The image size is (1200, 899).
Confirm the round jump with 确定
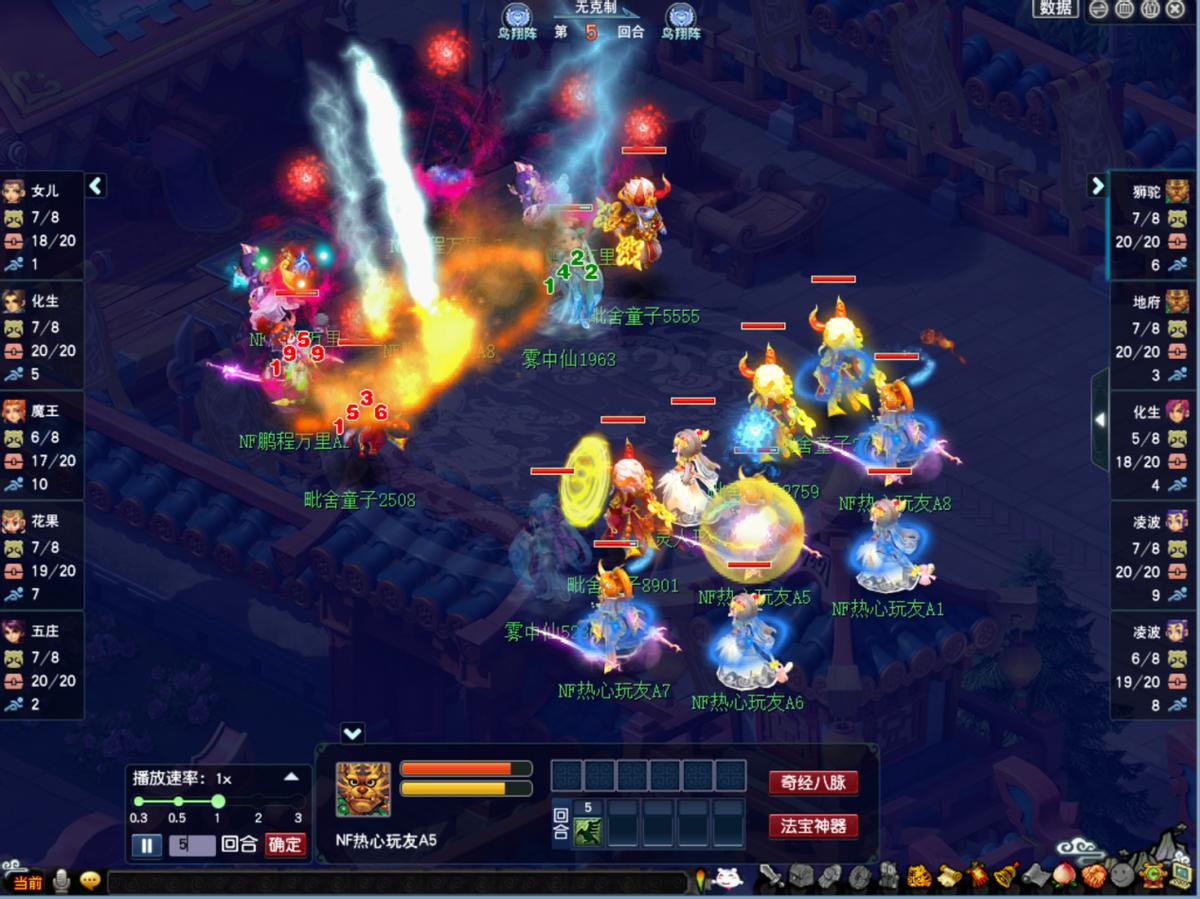pyautogui.click(x=285, y=845)
